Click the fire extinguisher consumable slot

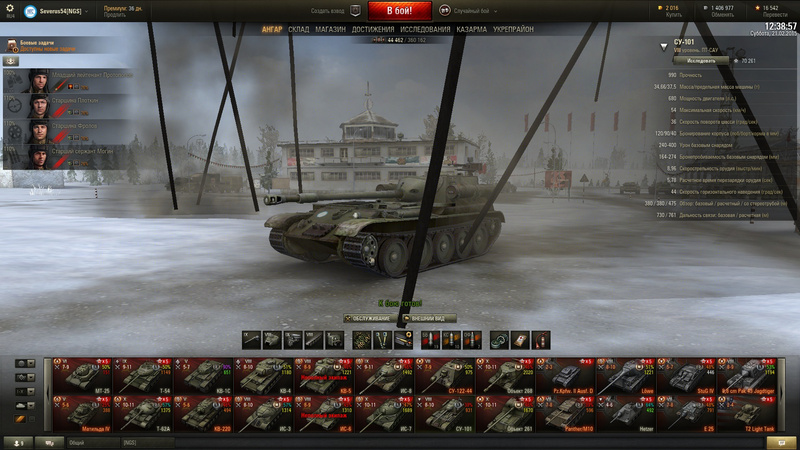click(541, 340)
